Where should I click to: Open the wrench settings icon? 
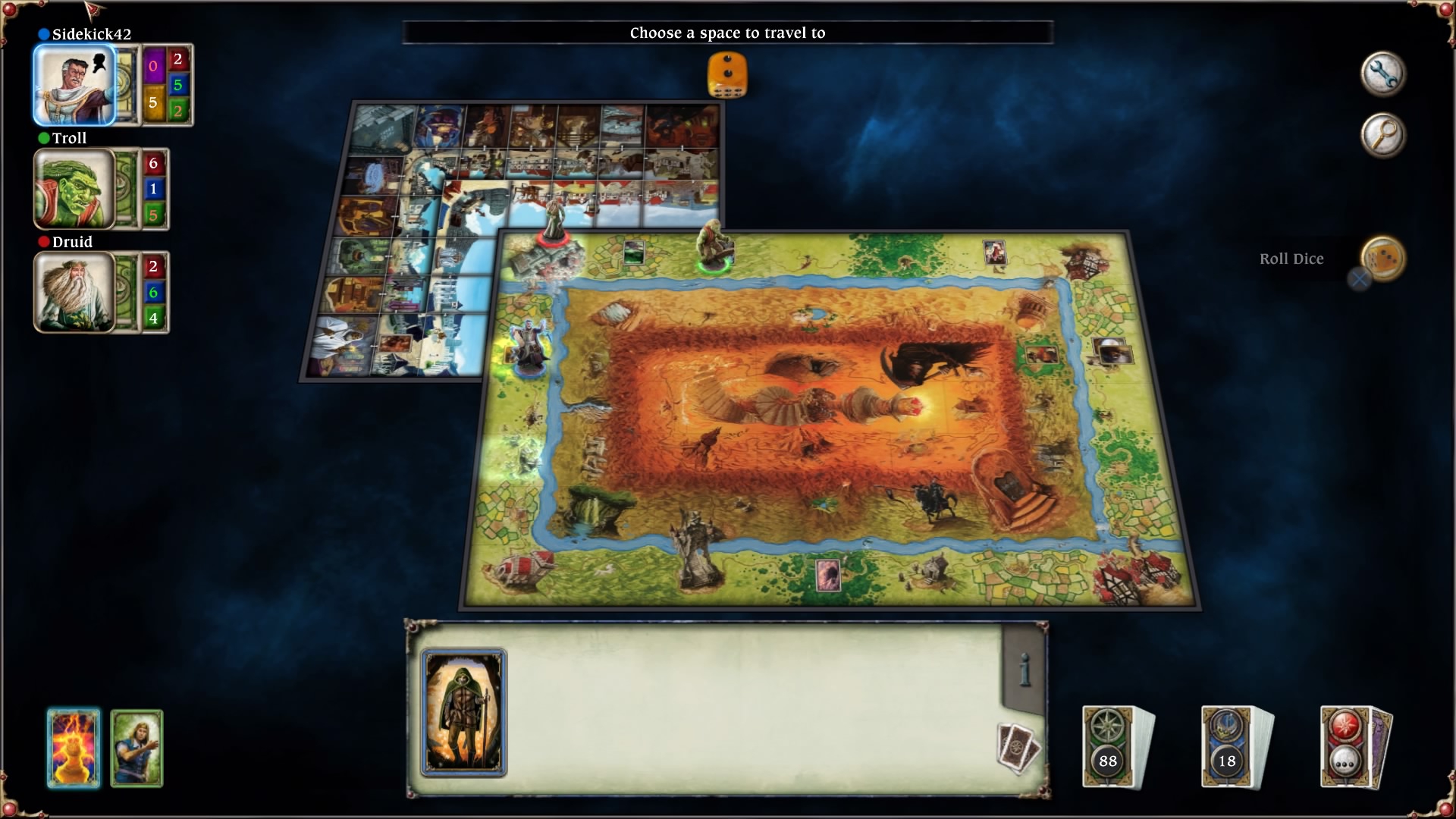pos(1383,73)
